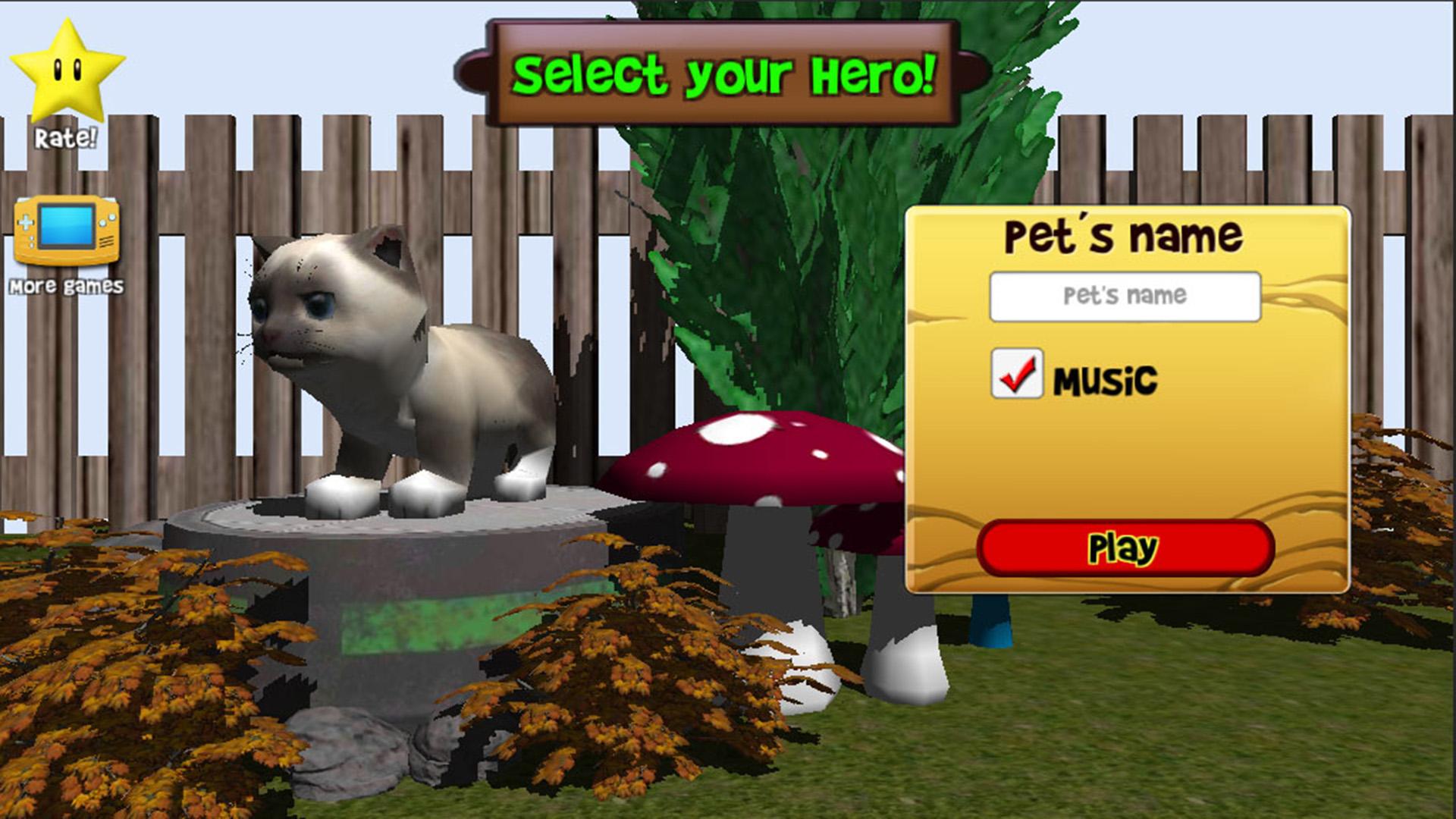Click the red Play button
The height and width of the screenshot is (819, 1456).
[x=1125, y=548]
